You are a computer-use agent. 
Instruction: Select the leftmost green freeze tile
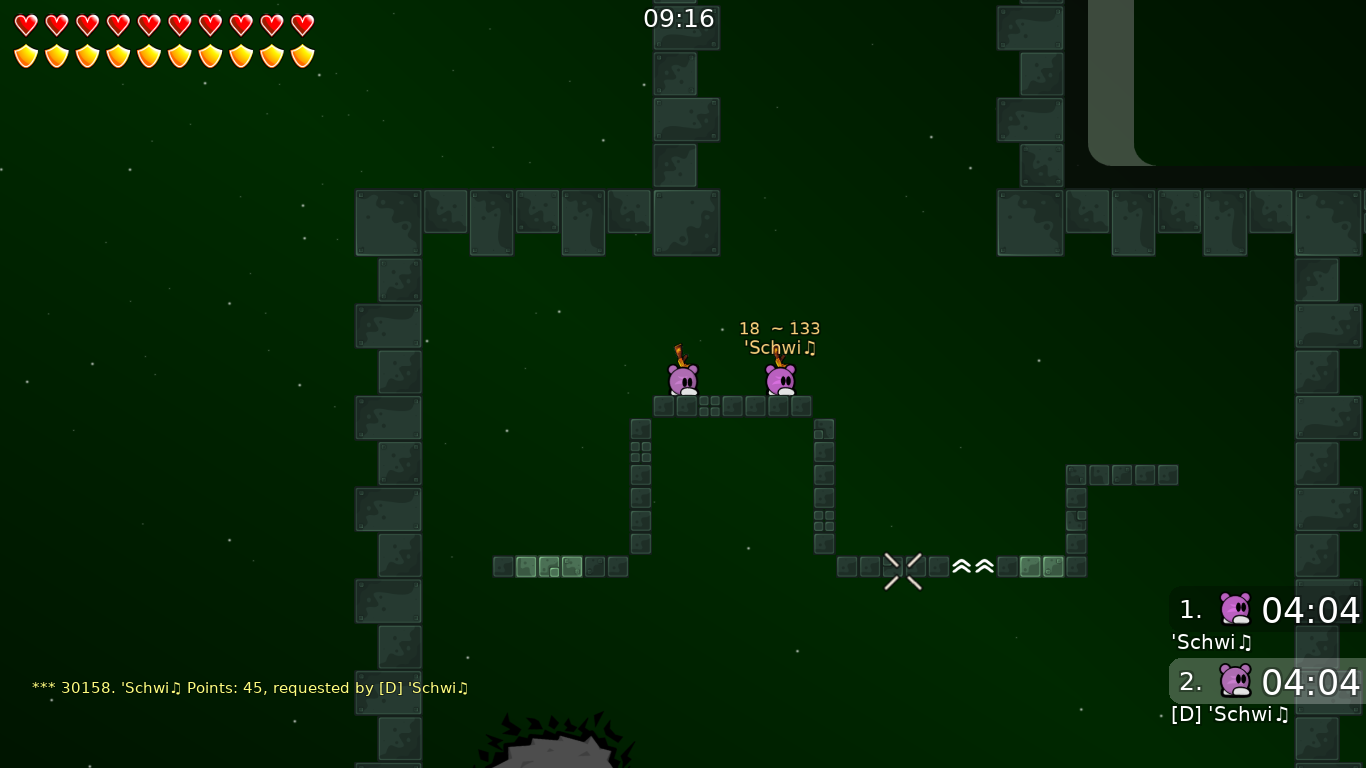(526, 566)
